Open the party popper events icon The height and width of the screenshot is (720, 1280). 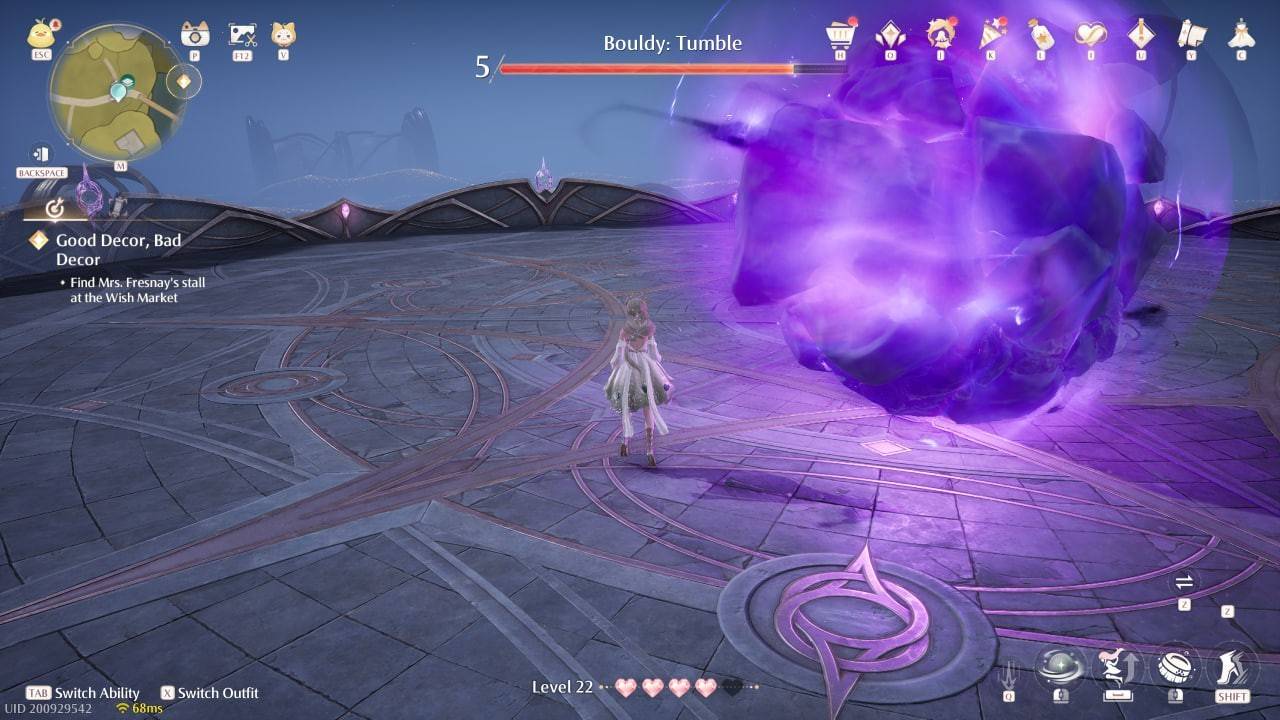(x=991, y=32)
